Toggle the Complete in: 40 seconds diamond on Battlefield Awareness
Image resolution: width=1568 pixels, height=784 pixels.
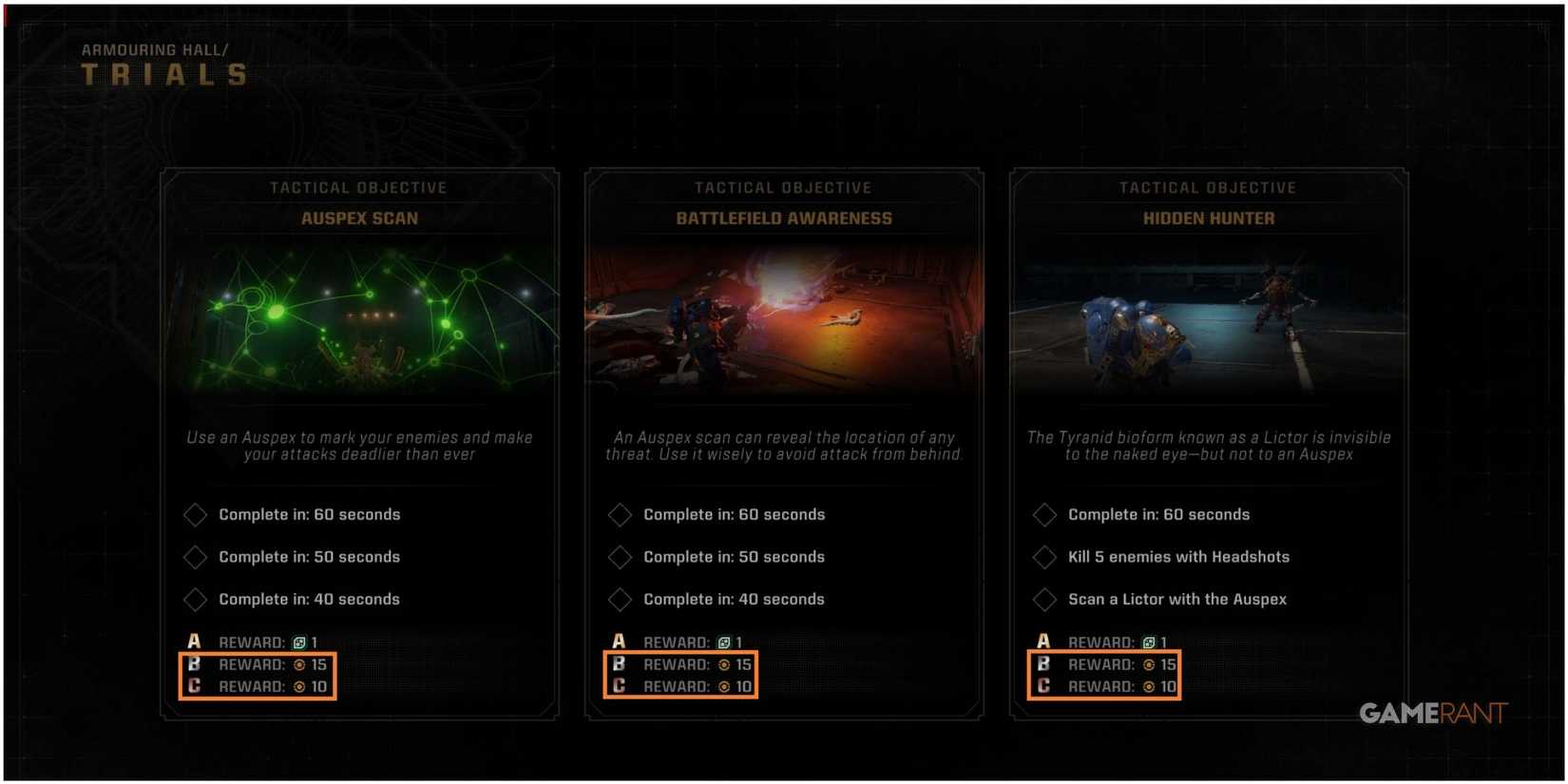coord(620,599)
